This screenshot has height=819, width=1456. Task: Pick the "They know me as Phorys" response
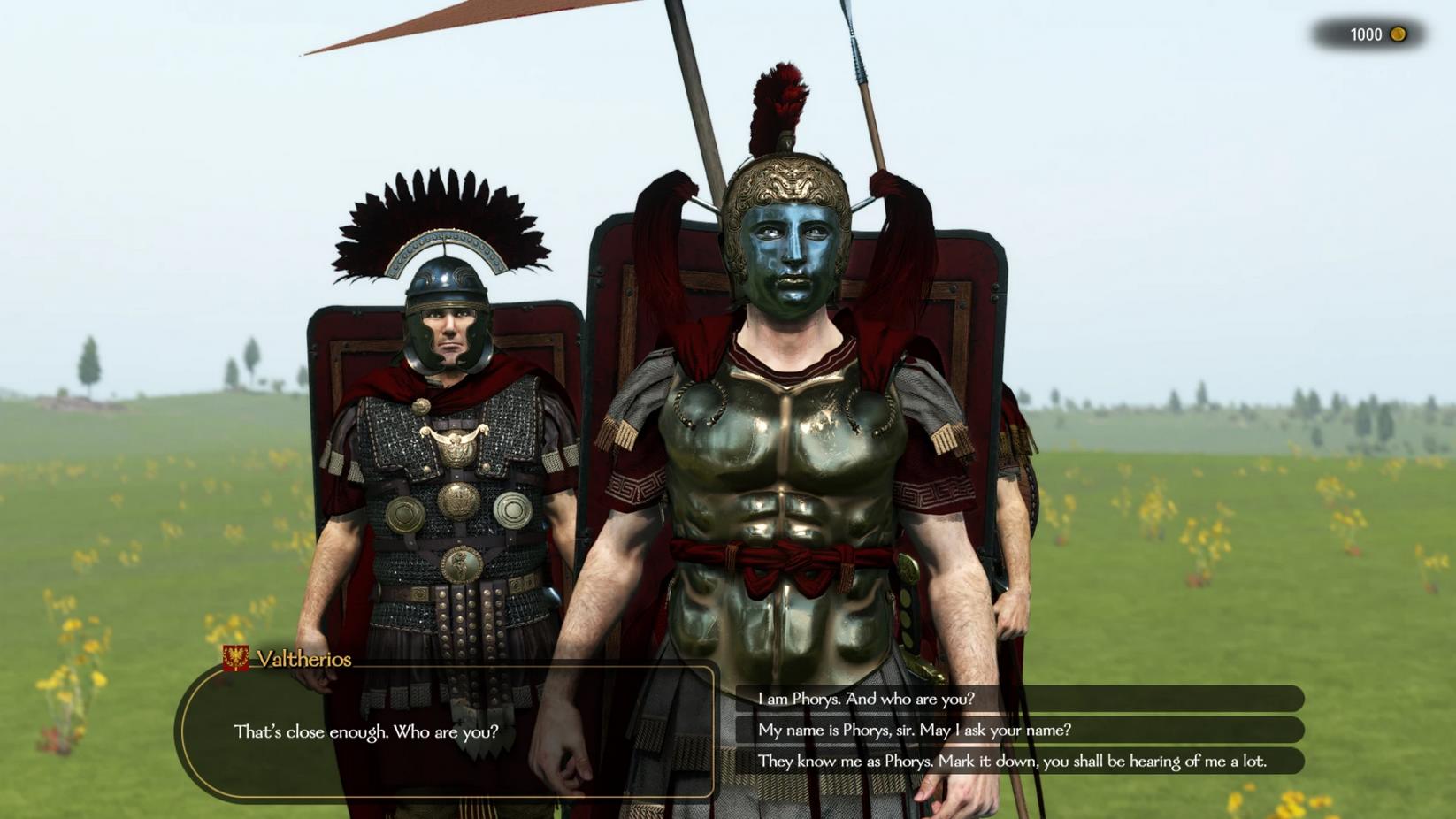click(x=1011, y=761)
